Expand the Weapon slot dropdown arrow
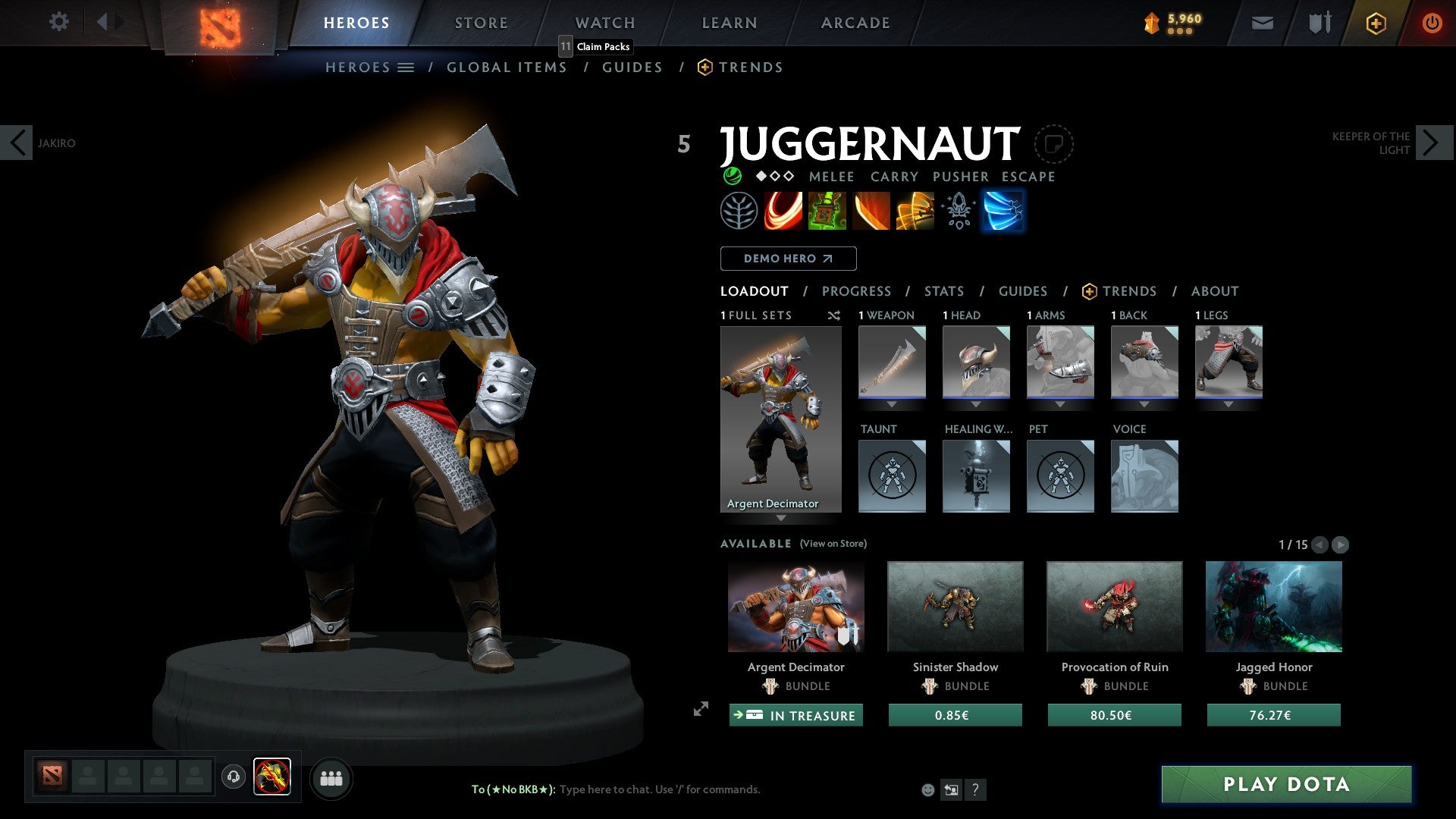 point(891,405)
